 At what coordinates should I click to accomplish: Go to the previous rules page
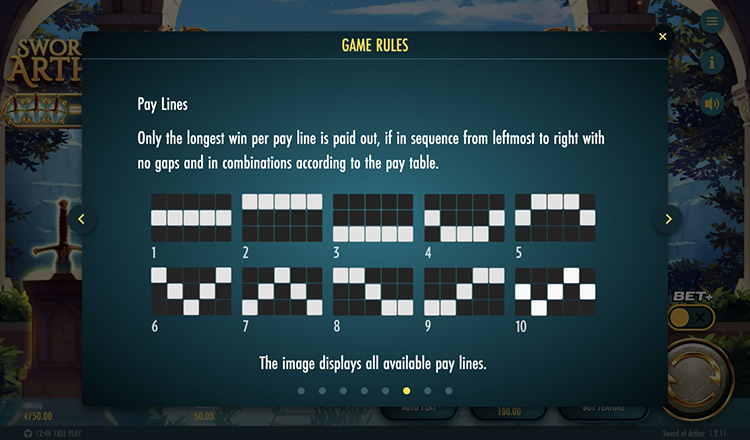83,219
